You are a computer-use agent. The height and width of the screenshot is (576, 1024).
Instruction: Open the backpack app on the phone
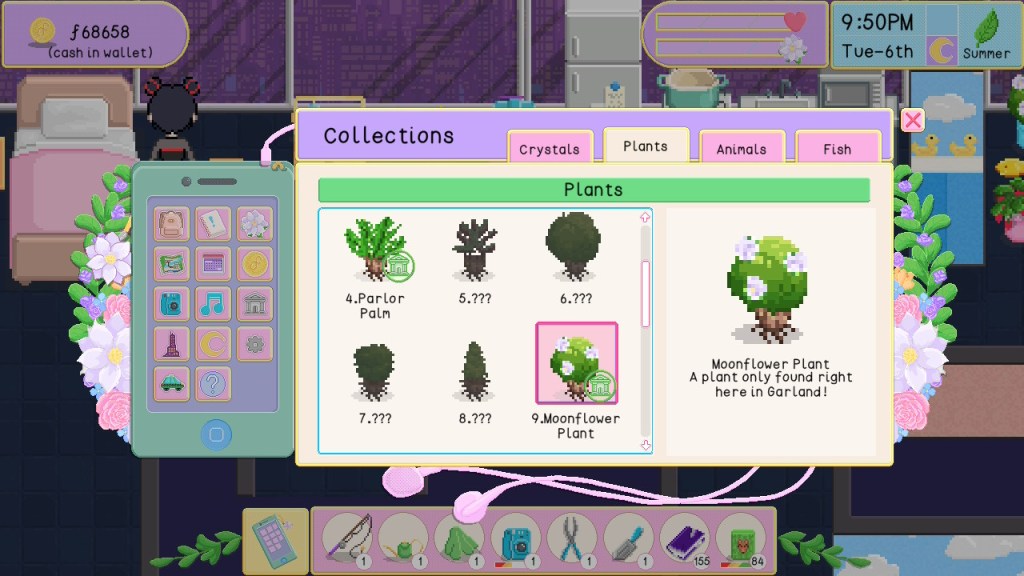(172, 224)
